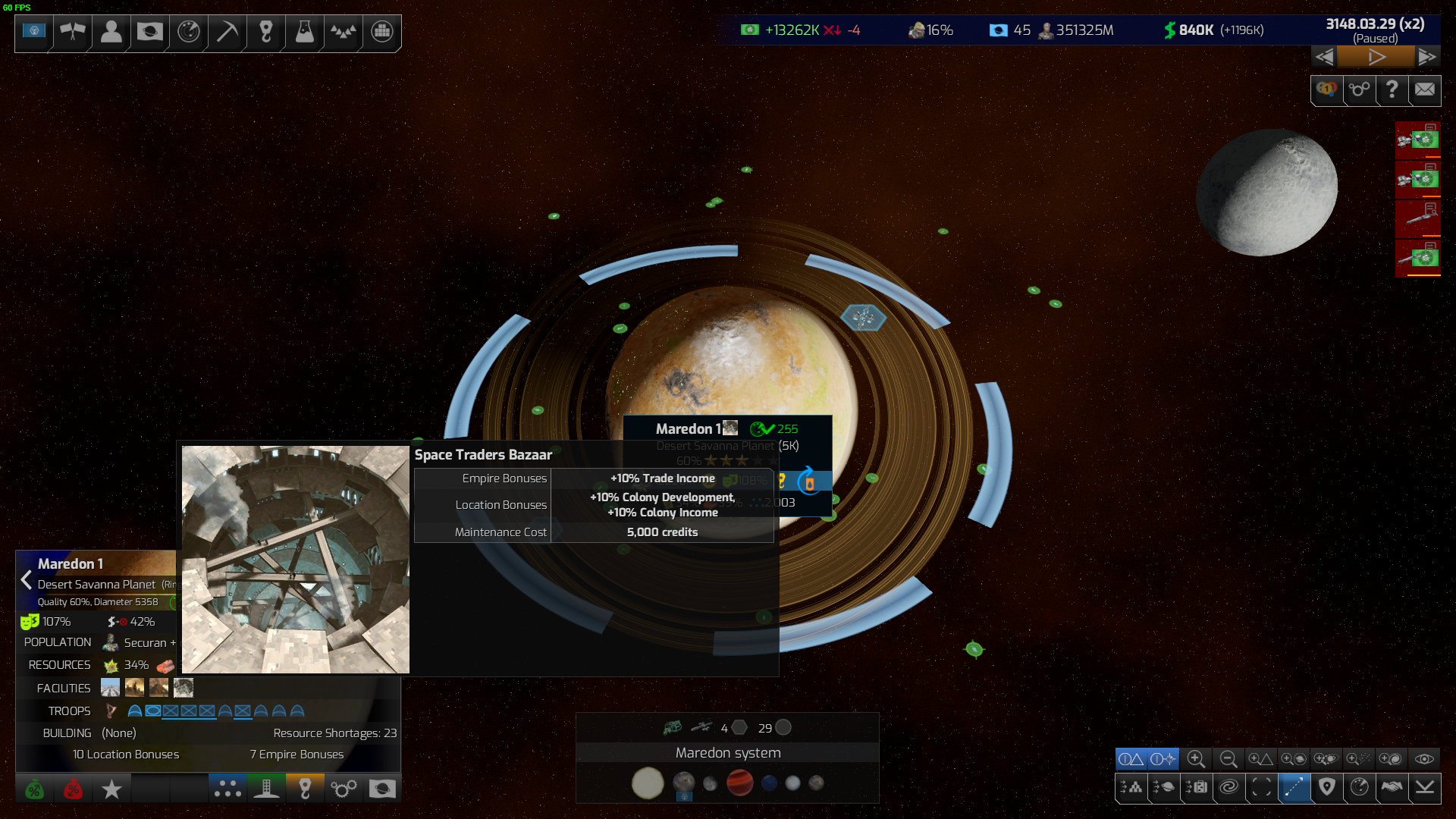Collapse the Maredon 1 panel with back arrow

[27, 580]
